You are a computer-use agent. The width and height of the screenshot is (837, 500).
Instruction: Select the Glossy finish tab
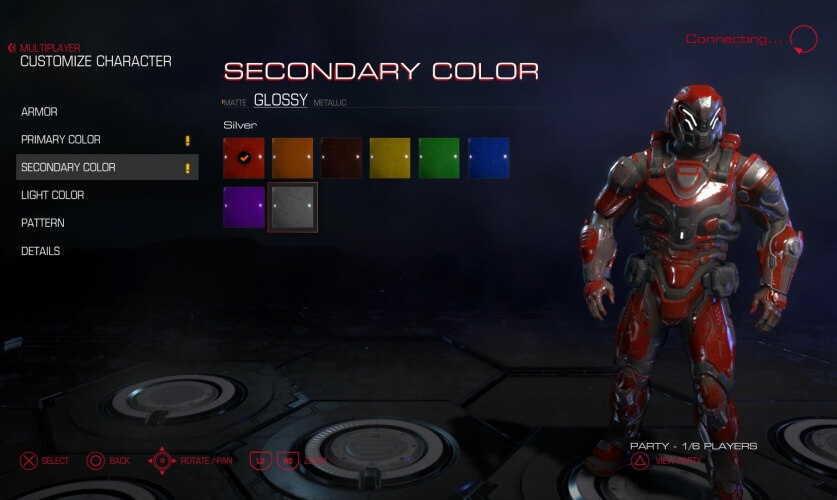(x=280, y=100)
